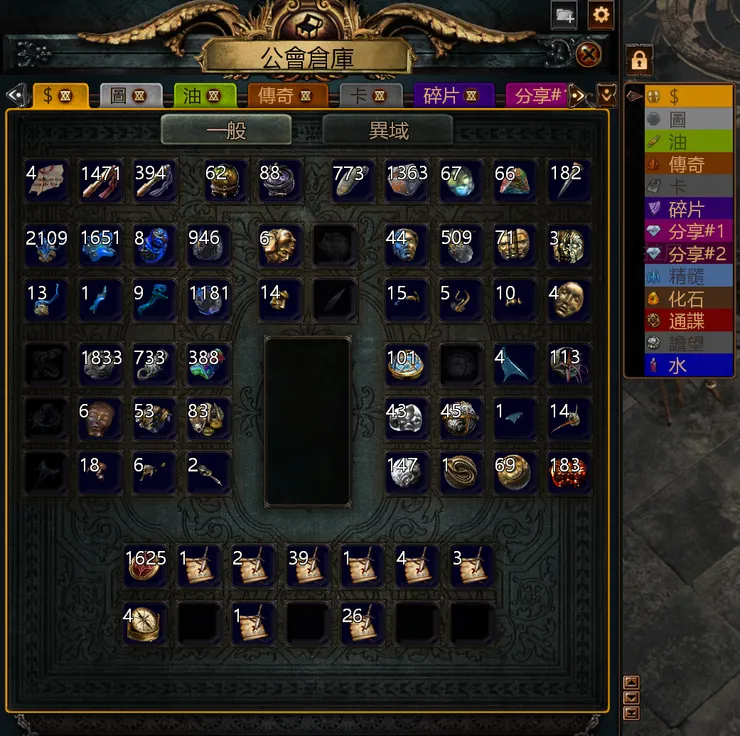Choose the scroll stack showing 39

(307, 566)
